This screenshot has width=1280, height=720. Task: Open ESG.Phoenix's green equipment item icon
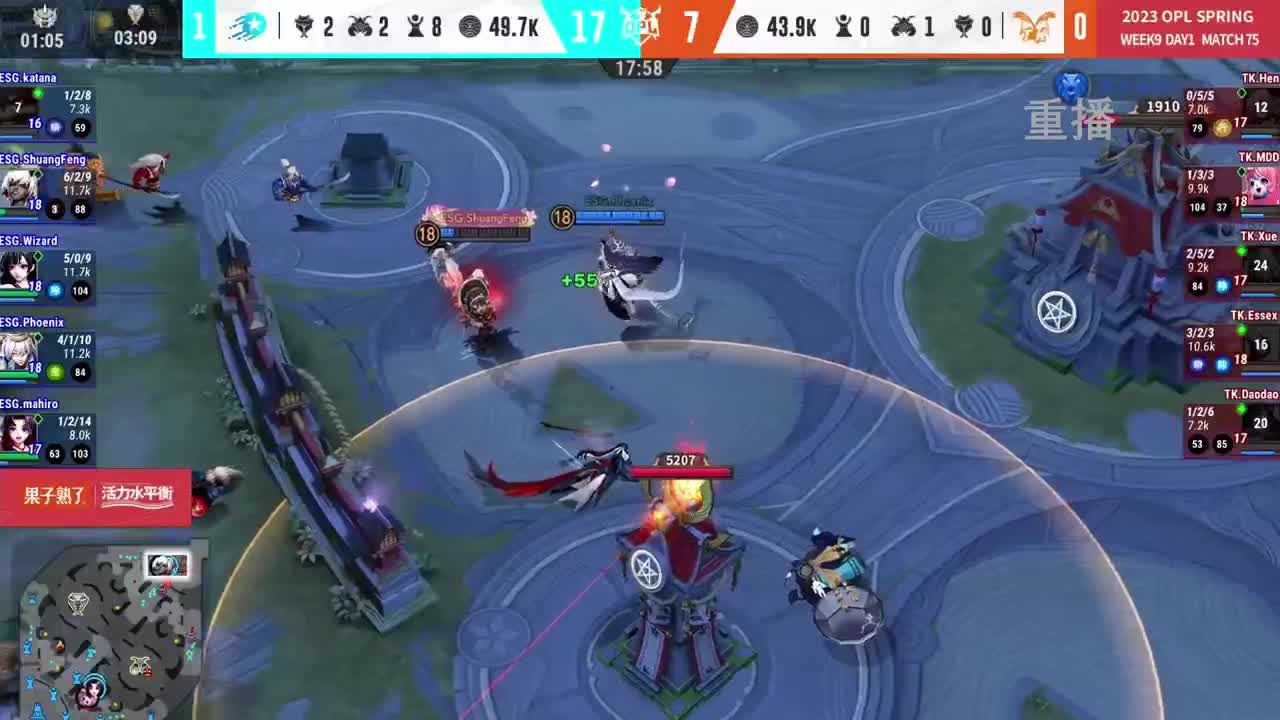coord(54,373)
